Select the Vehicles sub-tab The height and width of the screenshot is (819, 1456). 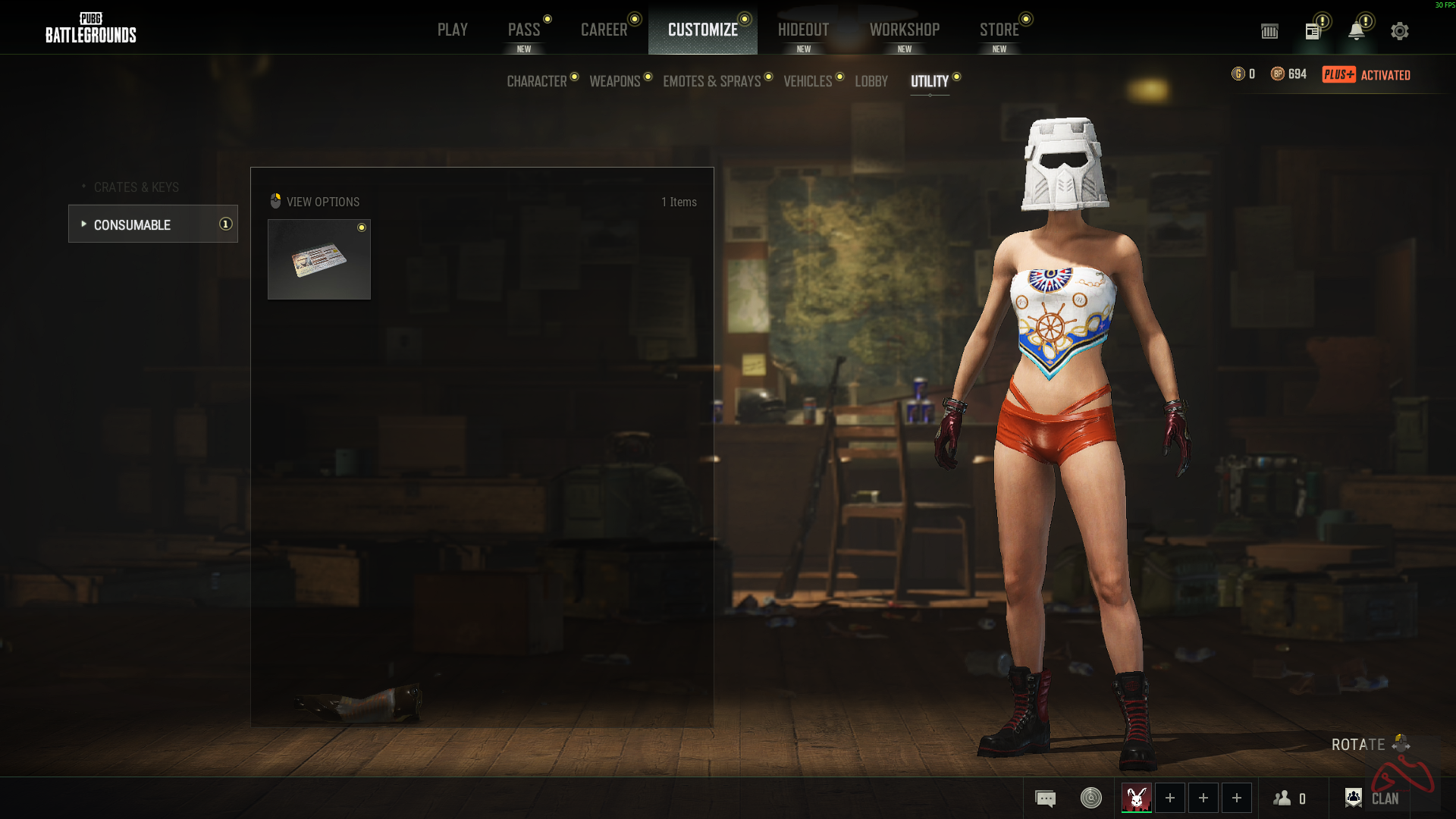click(807, 81)
